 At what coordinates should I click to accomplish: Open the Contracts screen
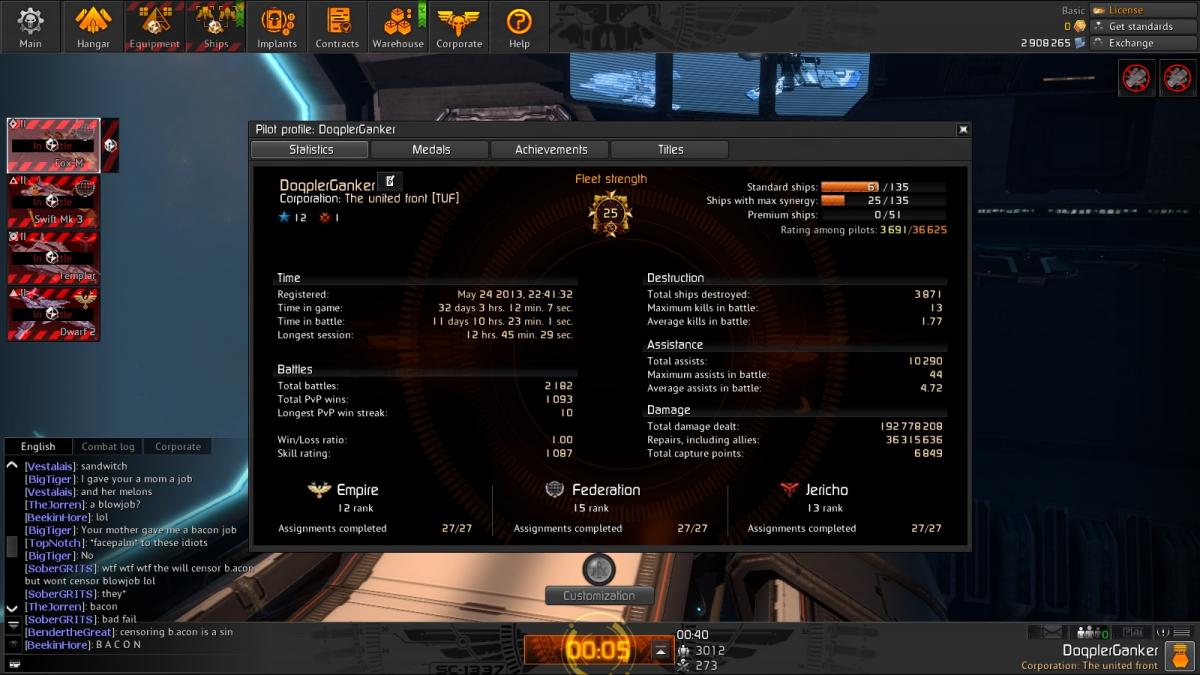[337, 26]
